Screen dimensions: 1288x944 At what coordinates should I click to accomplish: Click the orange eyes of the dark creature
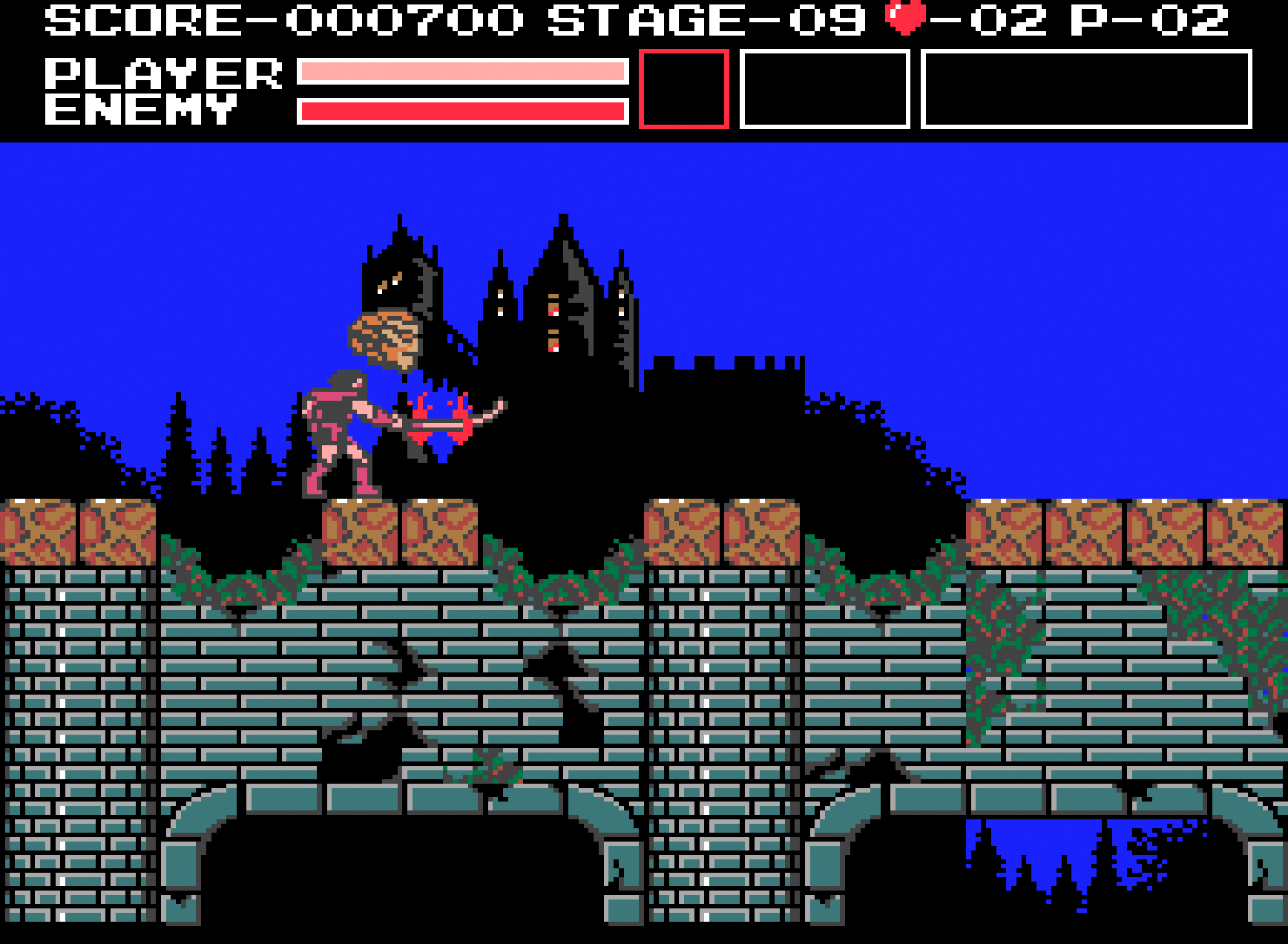[x=391, y=282]
